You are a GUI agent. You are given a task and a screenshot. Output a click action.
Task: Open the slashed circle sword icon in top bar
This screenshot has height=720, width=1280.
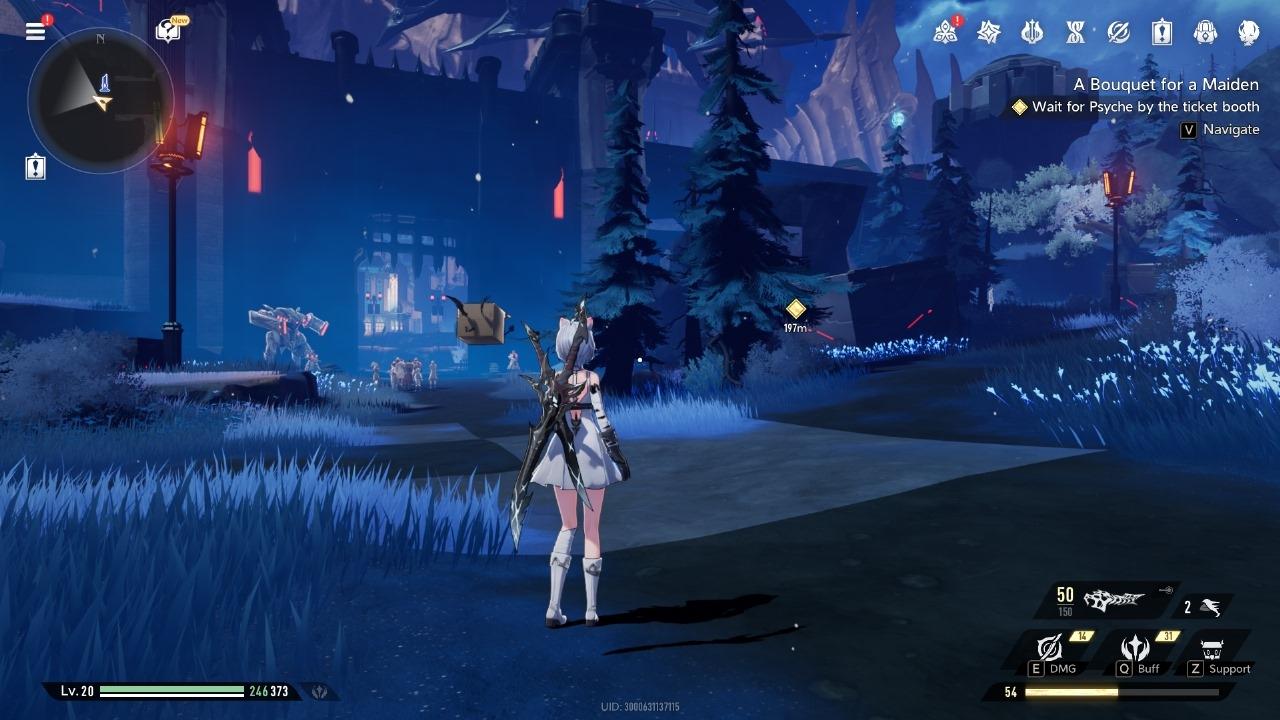1118,32
